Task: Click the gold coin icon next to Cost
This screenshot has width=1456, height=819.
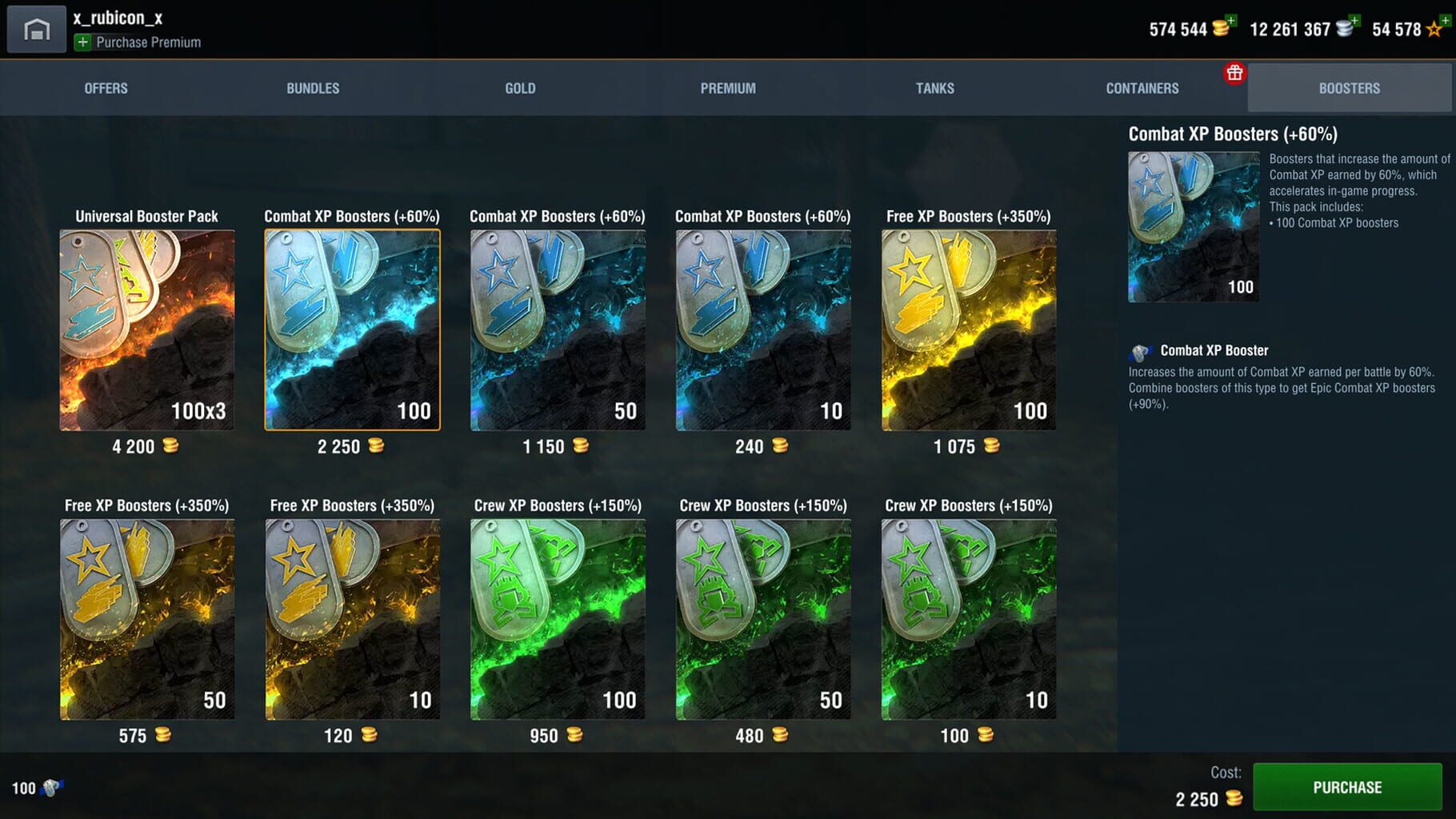Action: click(1232, 798)
